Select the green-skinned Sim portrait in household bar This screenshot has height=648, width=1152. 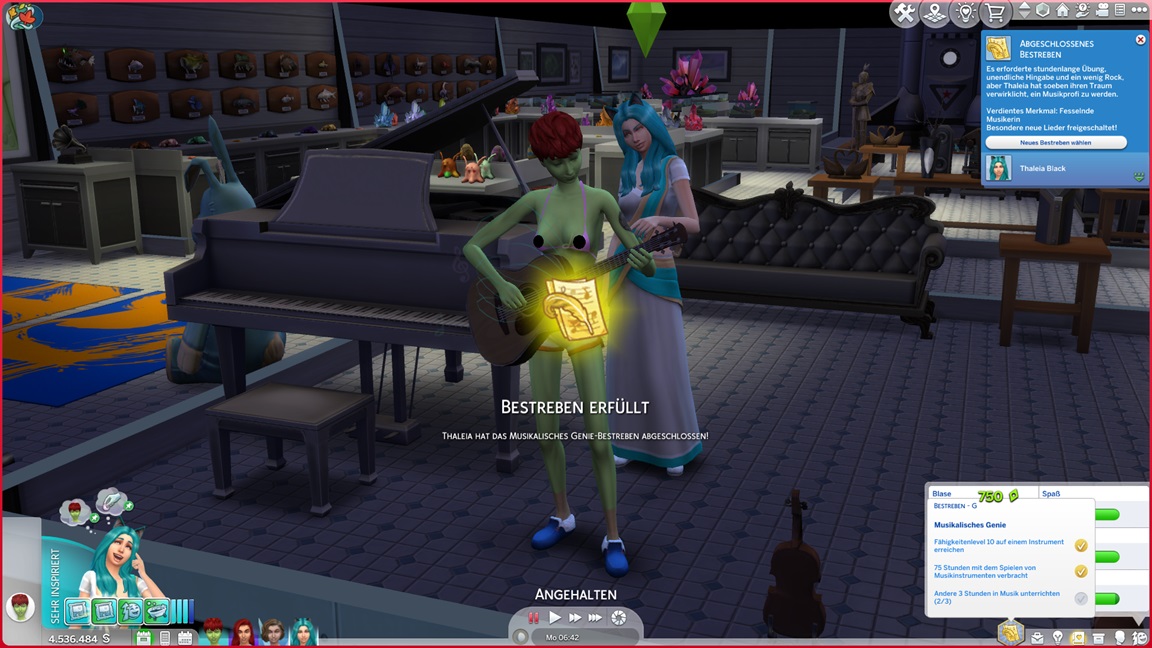pyautogui.click(x=215, y=633)
